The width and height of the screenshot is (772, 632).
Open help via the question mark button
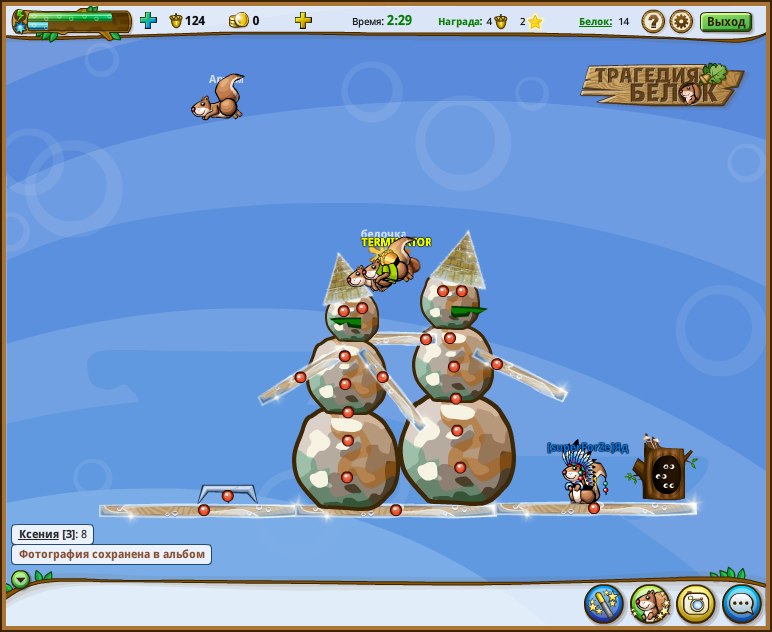(653, 21)
